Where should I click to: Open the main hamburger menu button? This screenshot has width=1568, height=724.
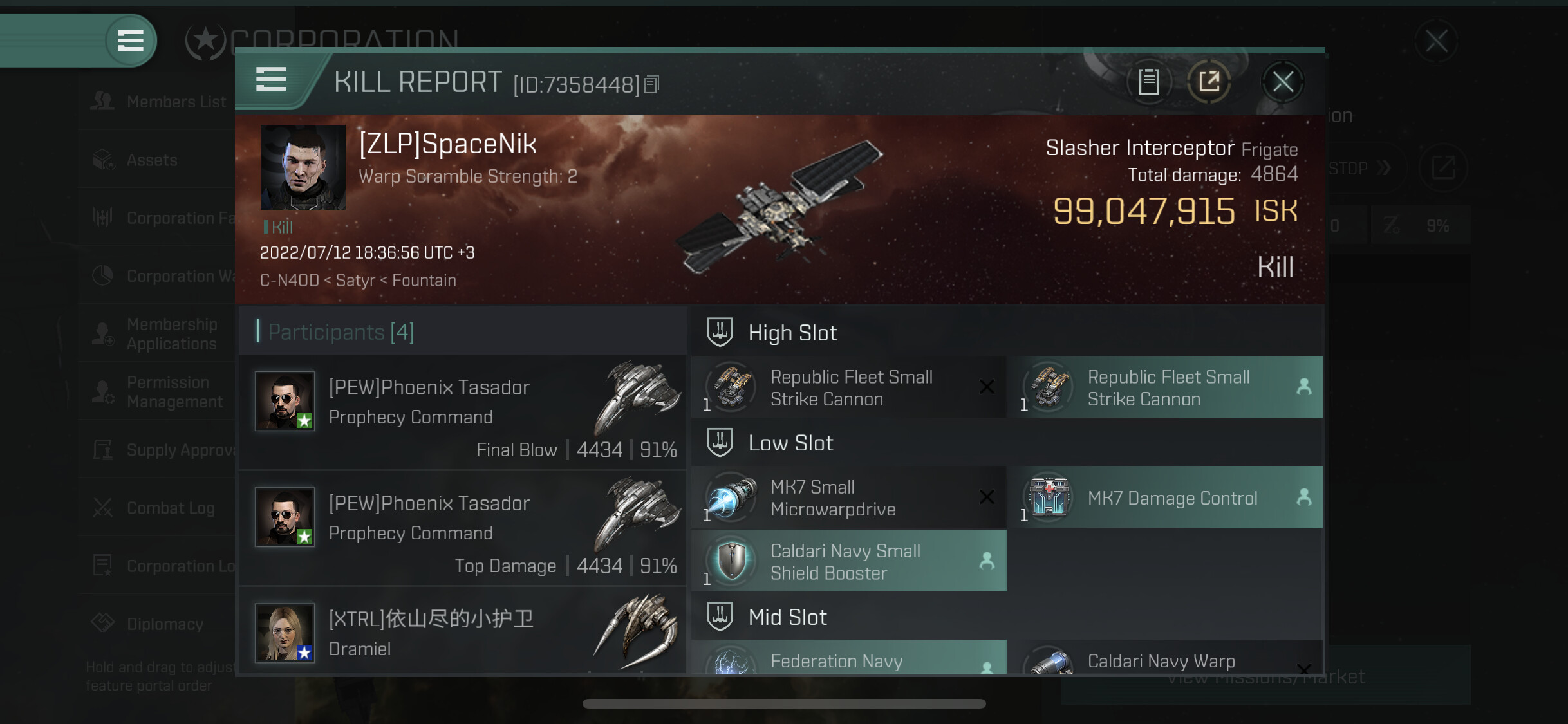click(x=130, y=41)
